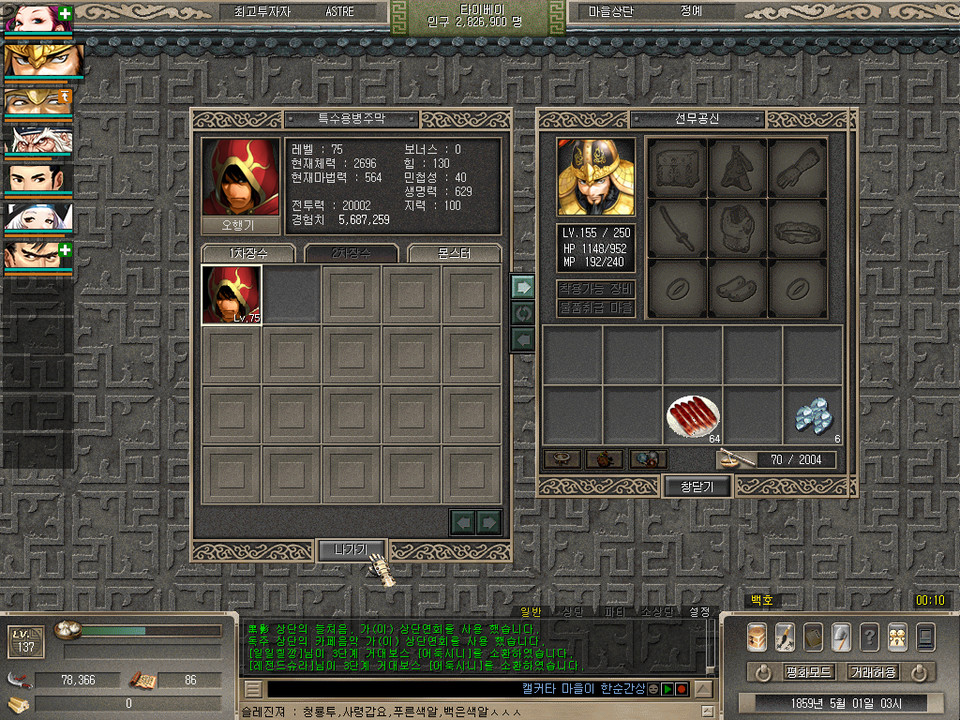This screenshot has width=960, height=720.
Task: Close the window with 창닫기 button
Action: tap(697, 486)
